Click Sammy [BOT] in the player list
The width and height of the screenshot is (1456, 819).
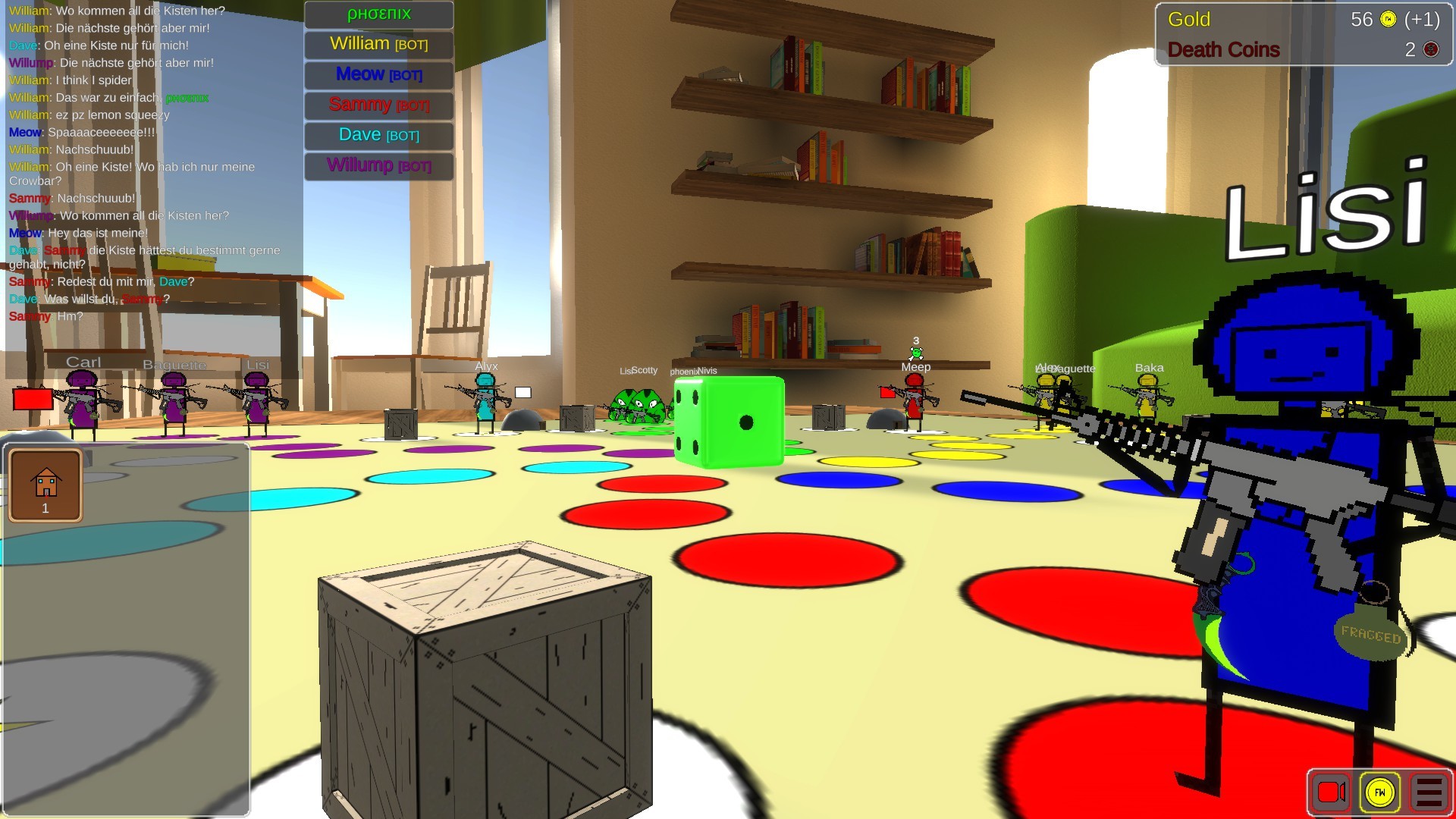tap(378, 105)
